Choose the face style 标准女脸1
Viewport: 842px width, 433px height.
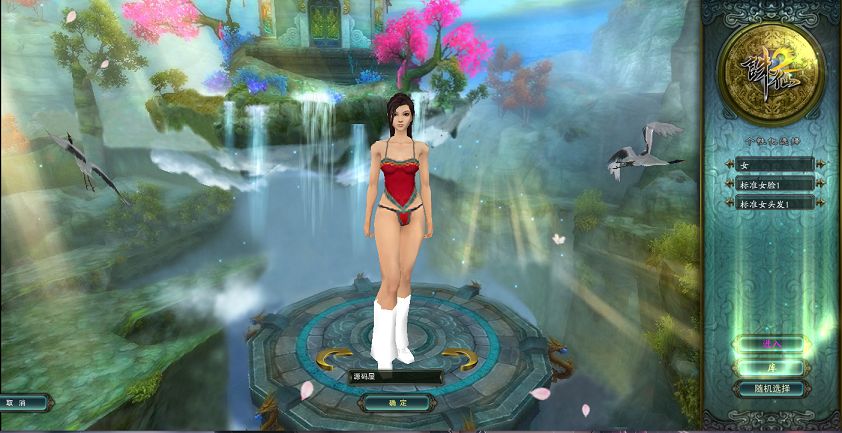click(770, 184)
